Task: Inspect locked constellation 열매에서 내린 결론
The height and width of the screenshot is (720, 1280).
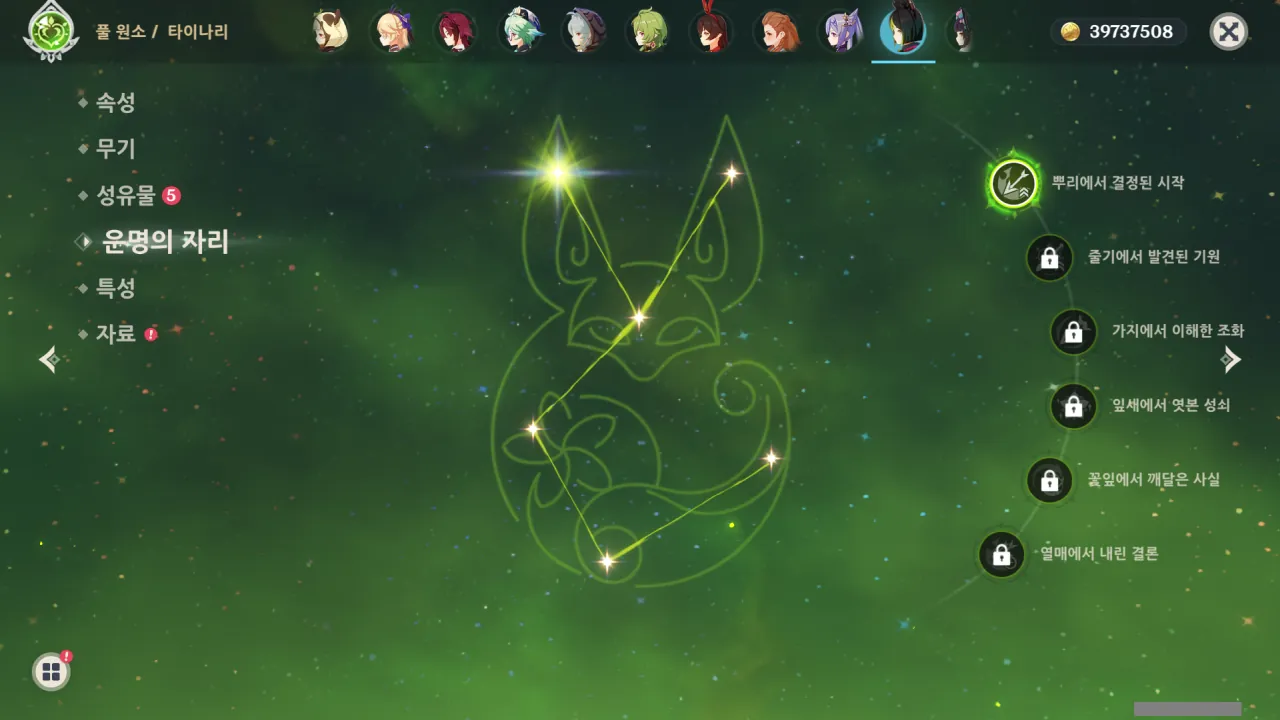Action: click(1001, 554)
